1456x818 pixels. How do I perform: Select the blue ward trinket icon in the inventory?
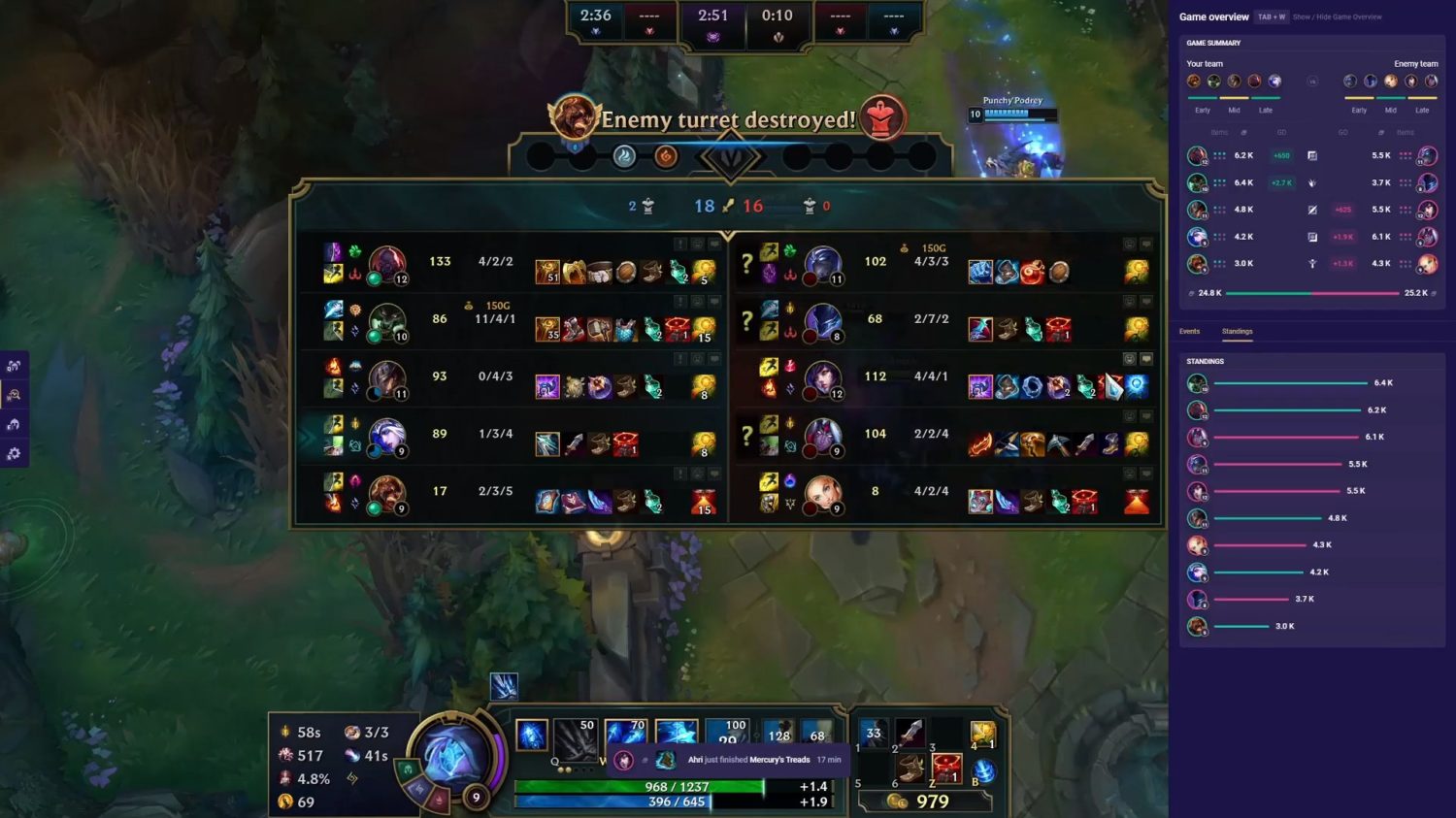(x=982, y=733)
